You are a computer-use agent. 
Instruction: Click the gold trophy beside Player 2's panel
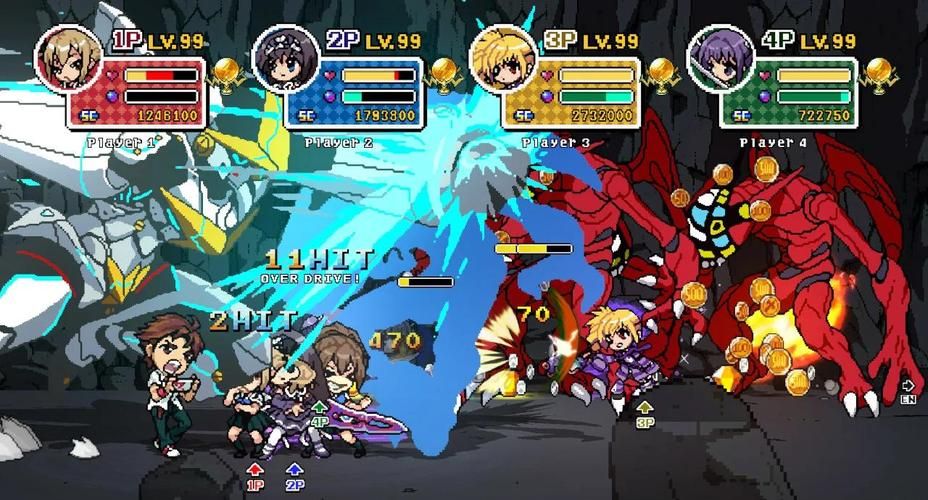(x=443, y=73)
